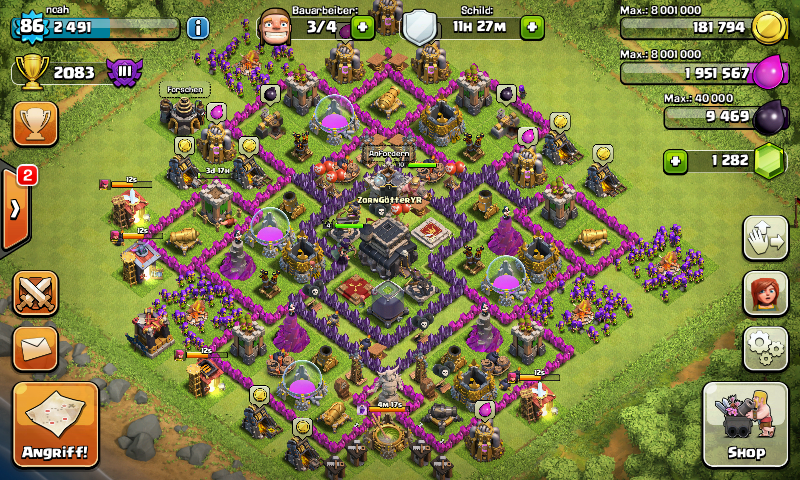Buy a shield with the green plus
800x480 pixels.
click(532, 27)
